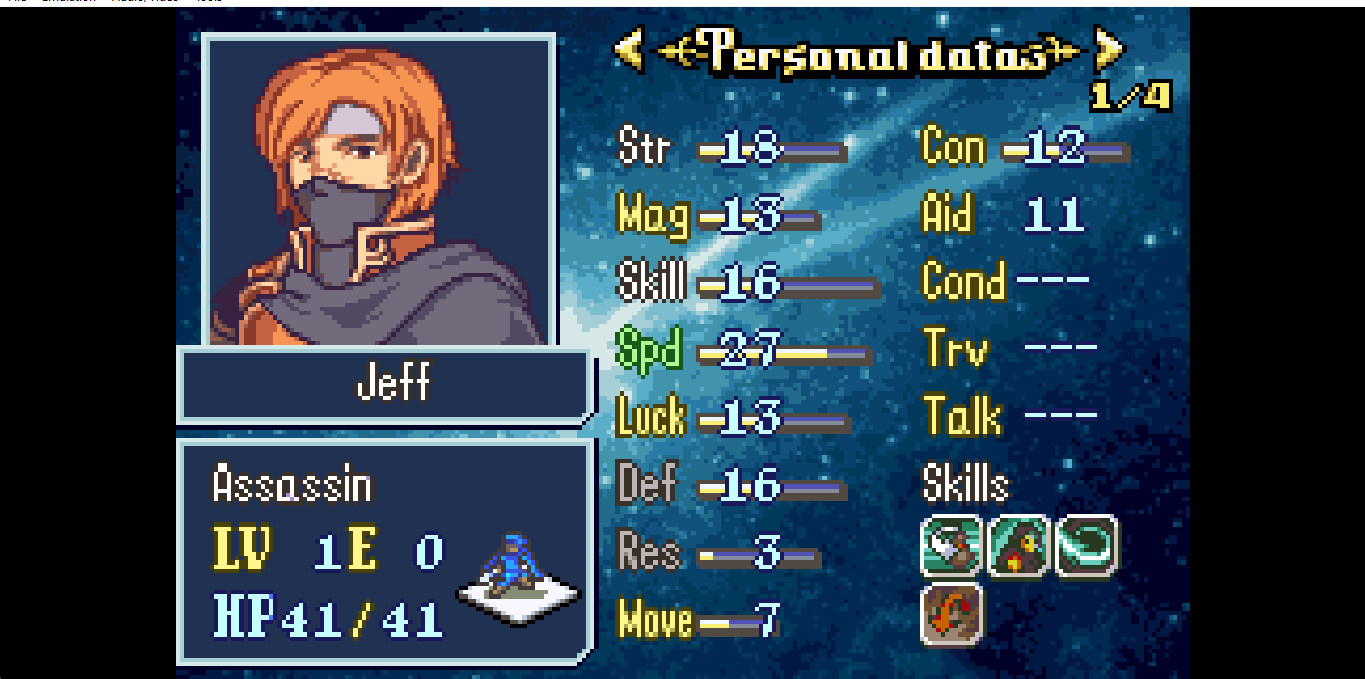This screenshot has width=1365, height=679.
Task: Go to the previous page with the left arrow
Action: pos(629,50)
